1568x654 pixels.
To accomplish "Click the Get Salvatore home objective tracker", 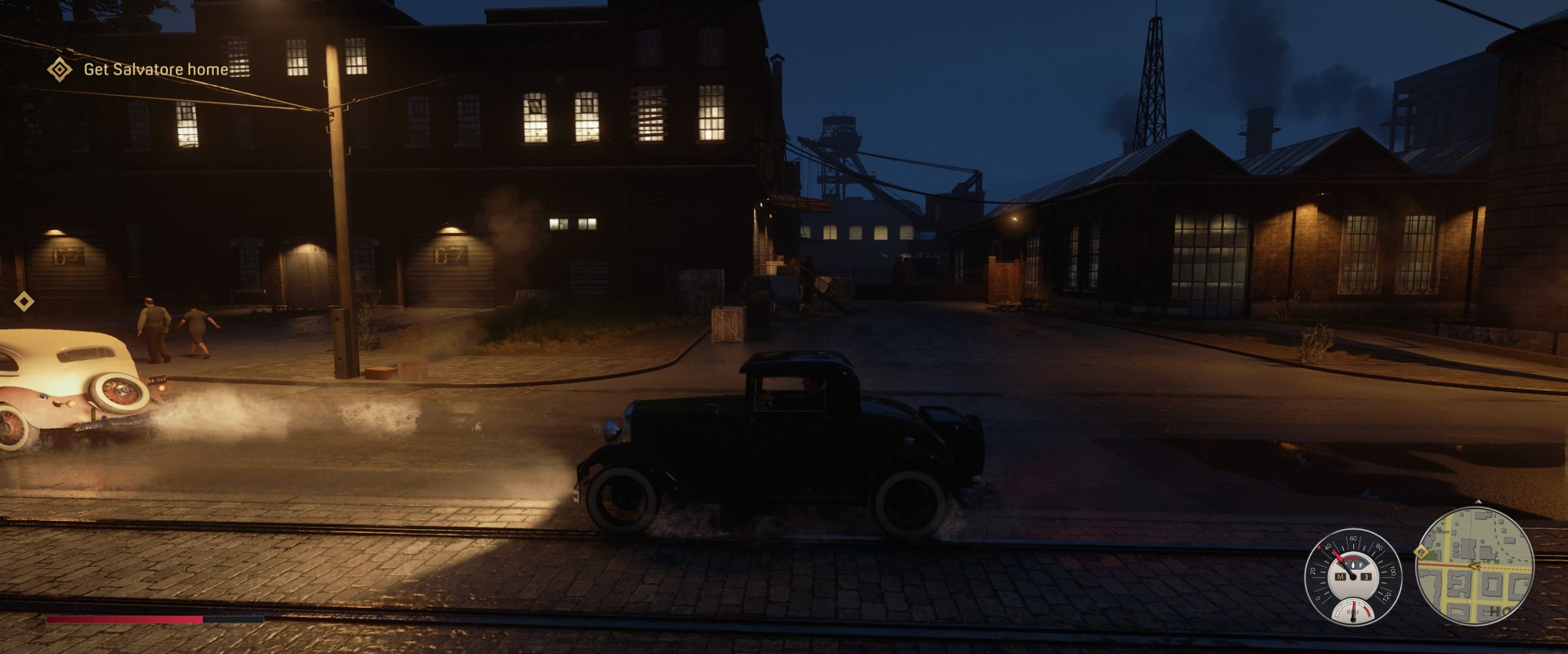I will tap(155, 69).
